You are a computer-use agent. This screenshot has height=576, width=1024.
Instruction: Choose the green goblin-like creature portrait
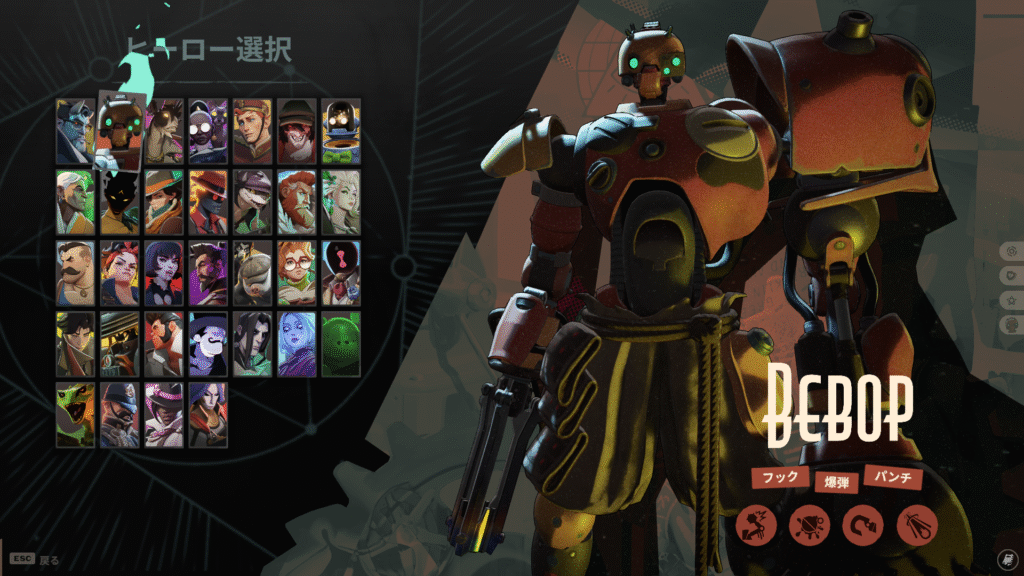click(x=75, y=415)
